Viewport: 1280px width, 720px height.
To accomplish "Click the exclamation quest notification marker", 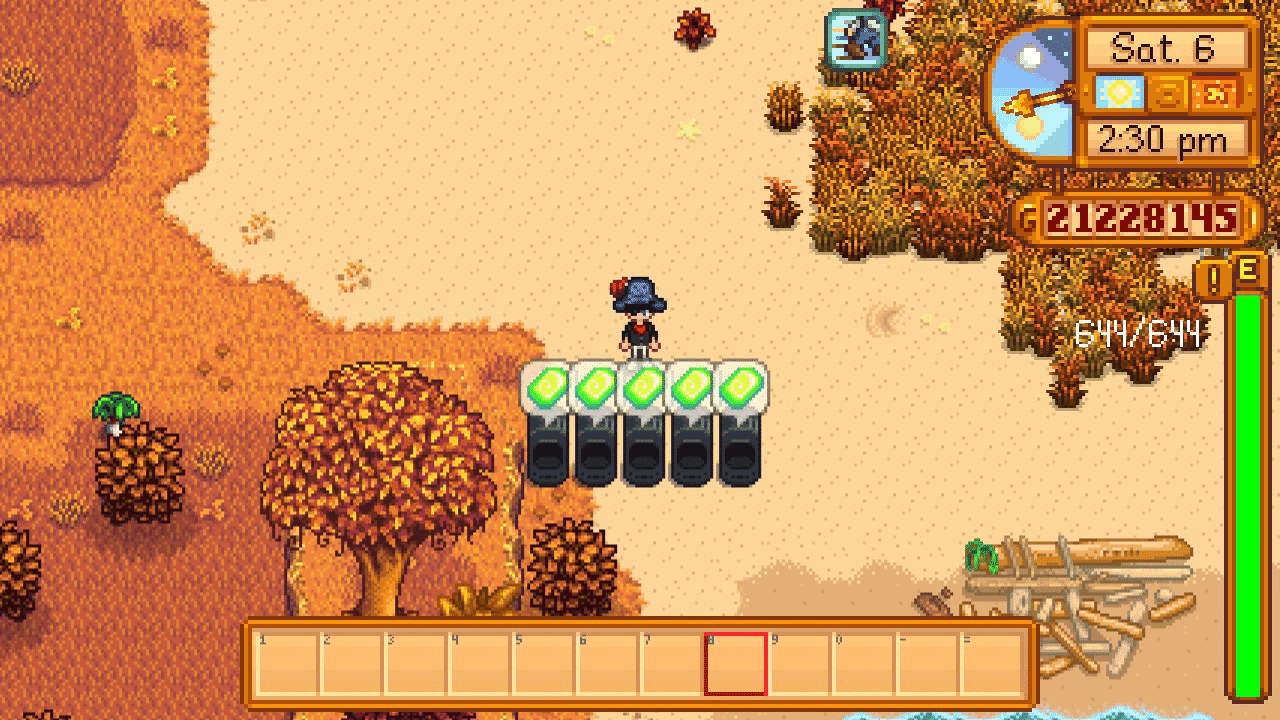I will (1213, 280).
